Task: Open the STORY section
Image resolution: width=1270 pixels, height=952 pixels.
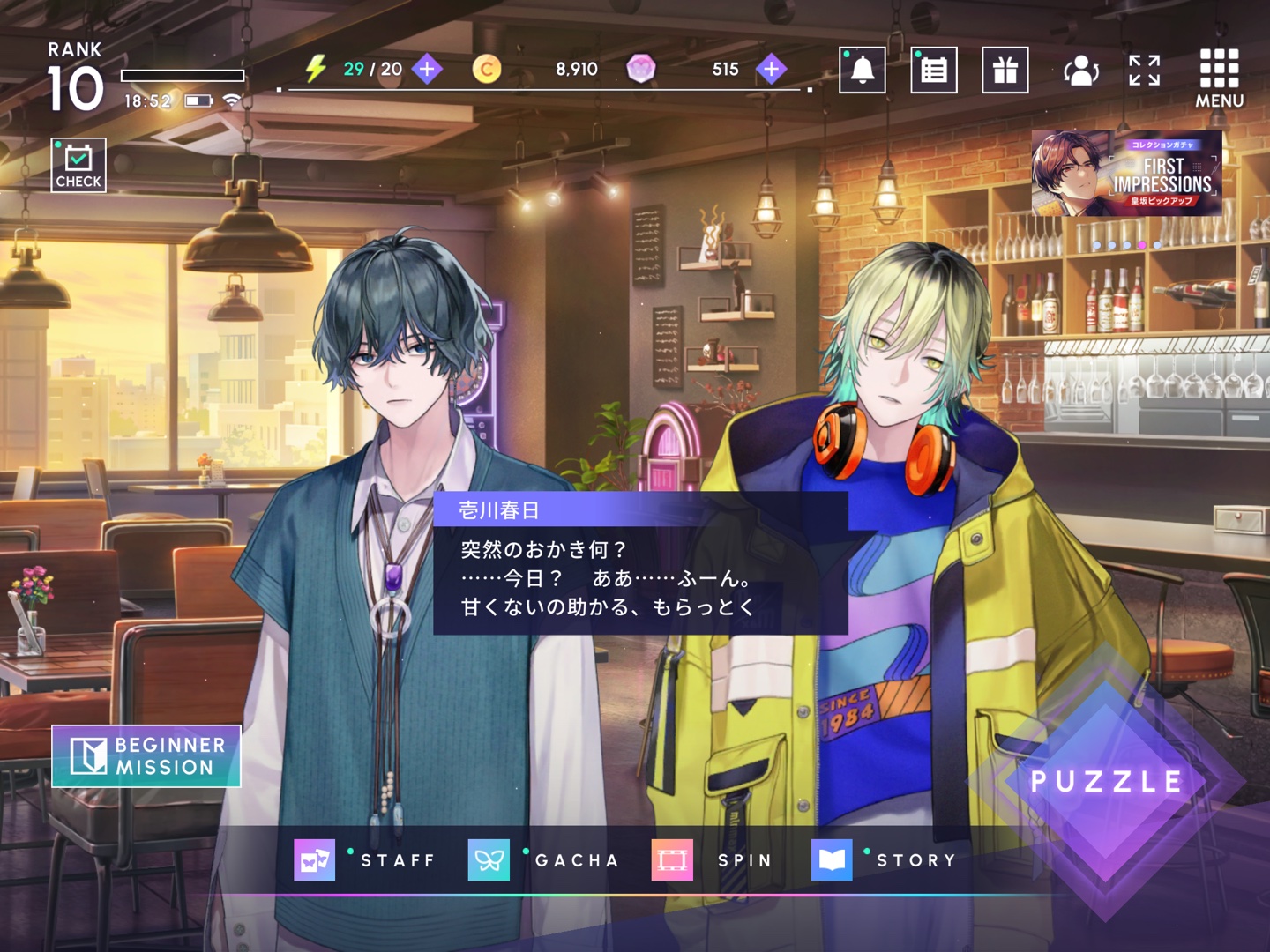Action: [x=884, y=859]
